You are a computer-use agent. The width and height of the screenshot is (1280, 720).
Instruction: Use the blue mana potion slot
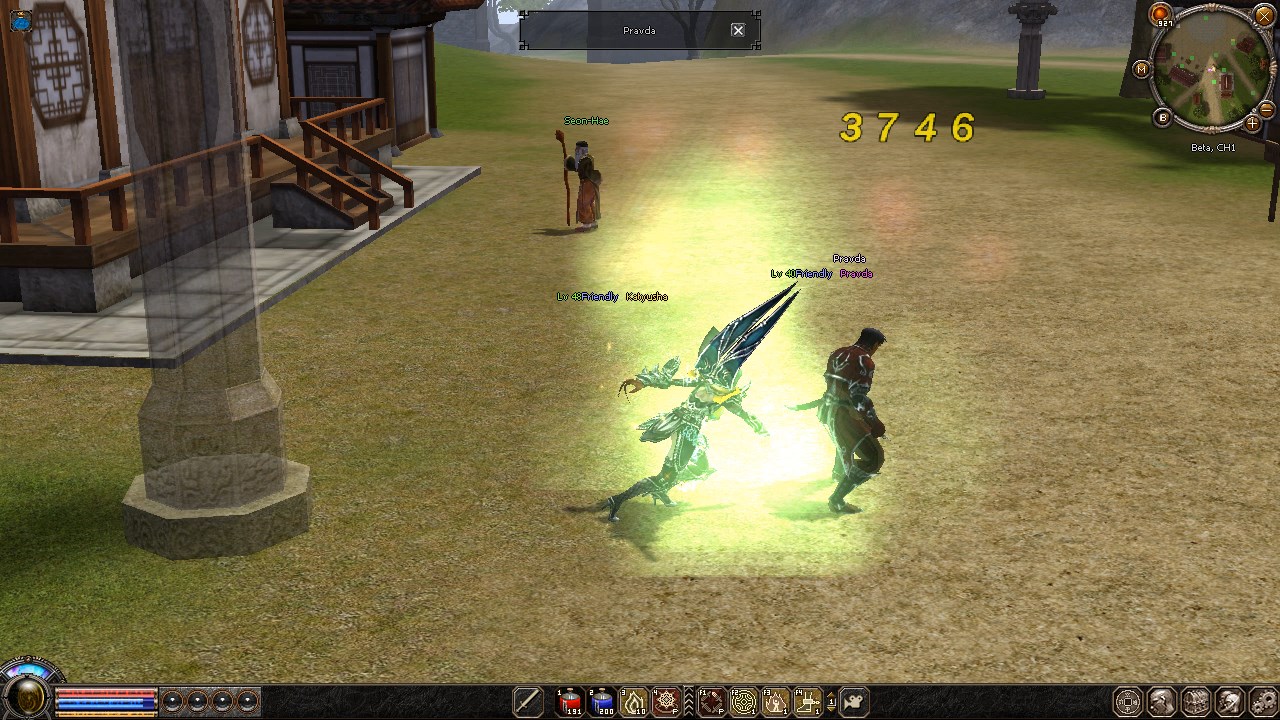coord(603,702)
